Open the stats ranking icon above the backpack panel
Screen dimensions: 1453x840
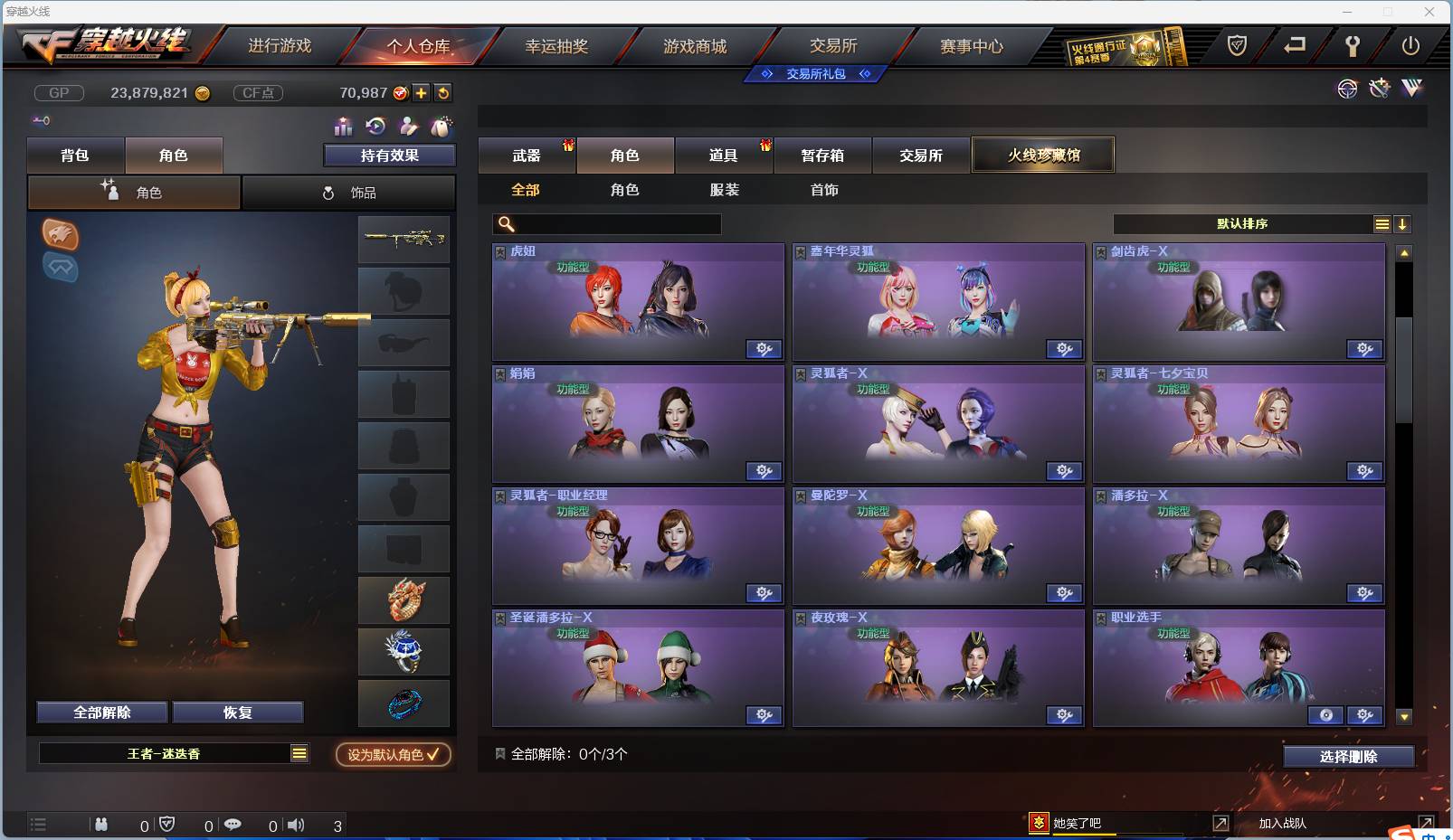click(x=343, y=127)
